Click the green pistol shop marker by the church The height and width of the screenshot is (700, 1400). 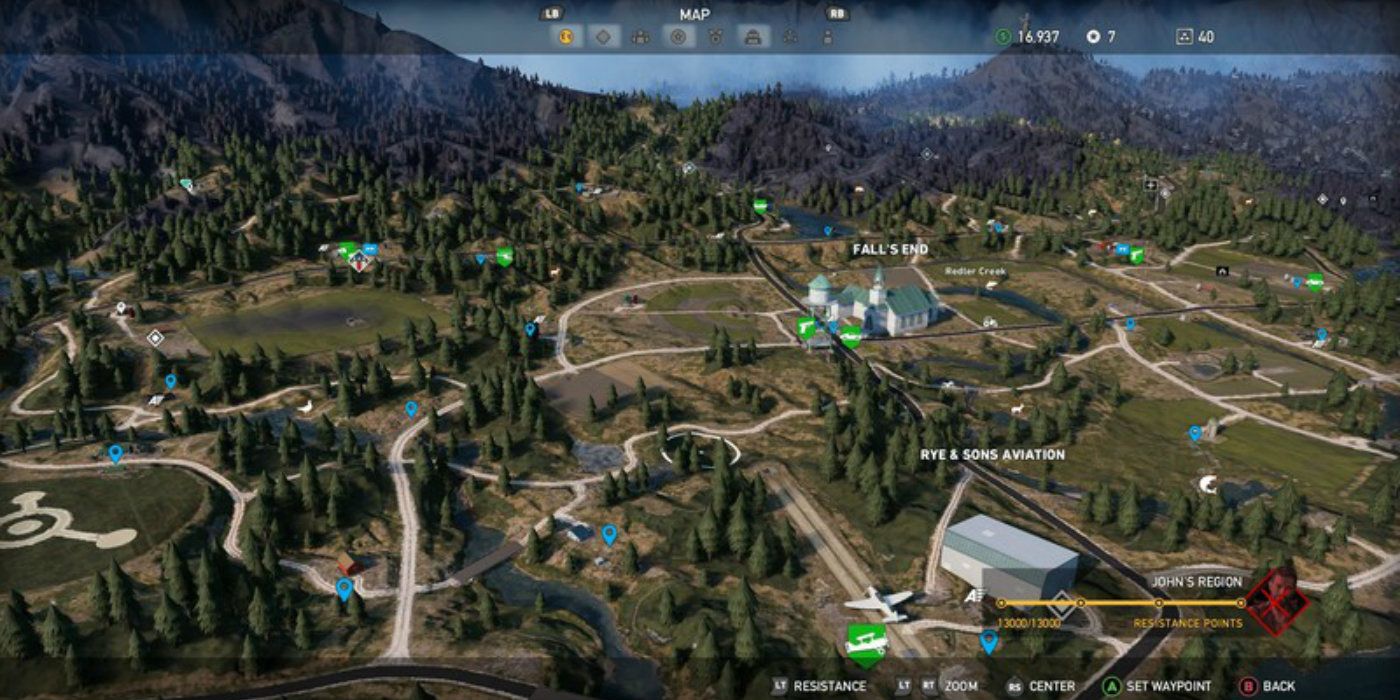805,327
